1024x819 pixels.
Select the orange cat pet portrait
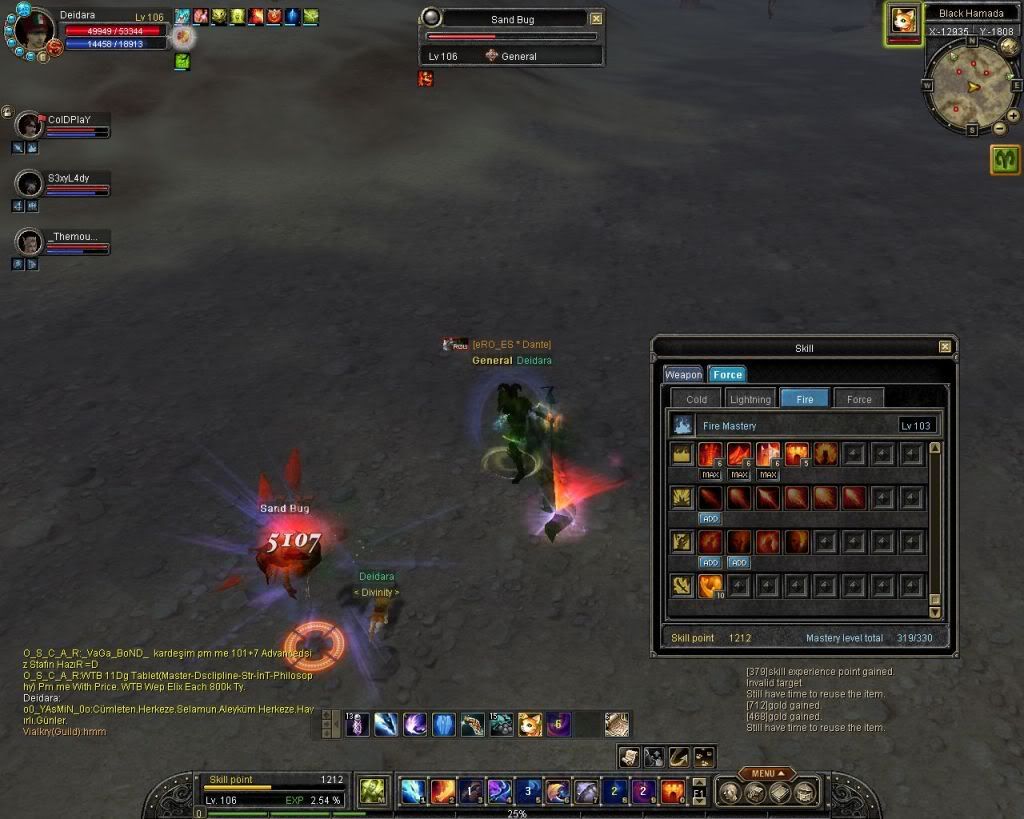point(903,22)
